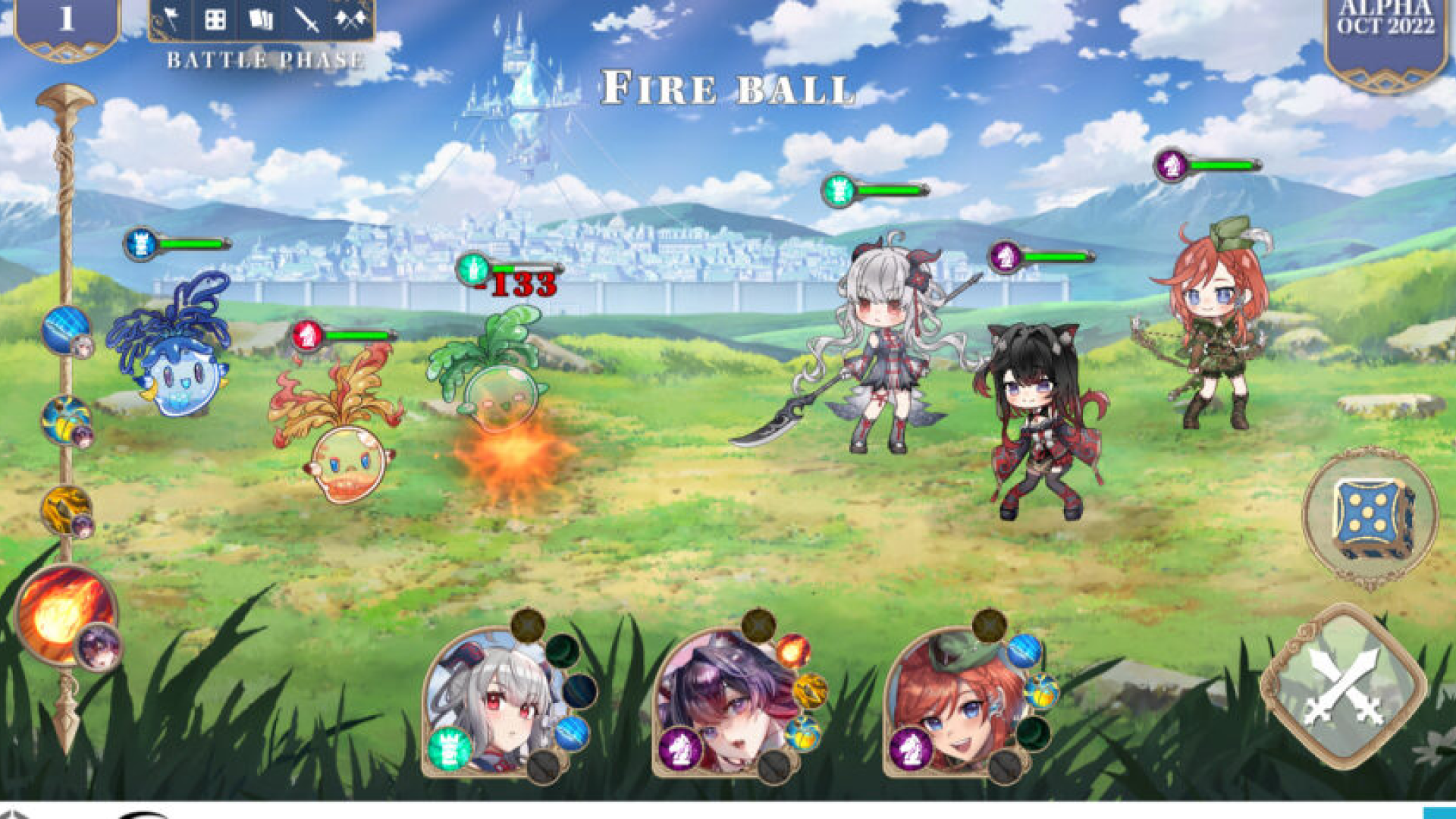Click the silver-haired girl's green rook badge

[449, 748]
